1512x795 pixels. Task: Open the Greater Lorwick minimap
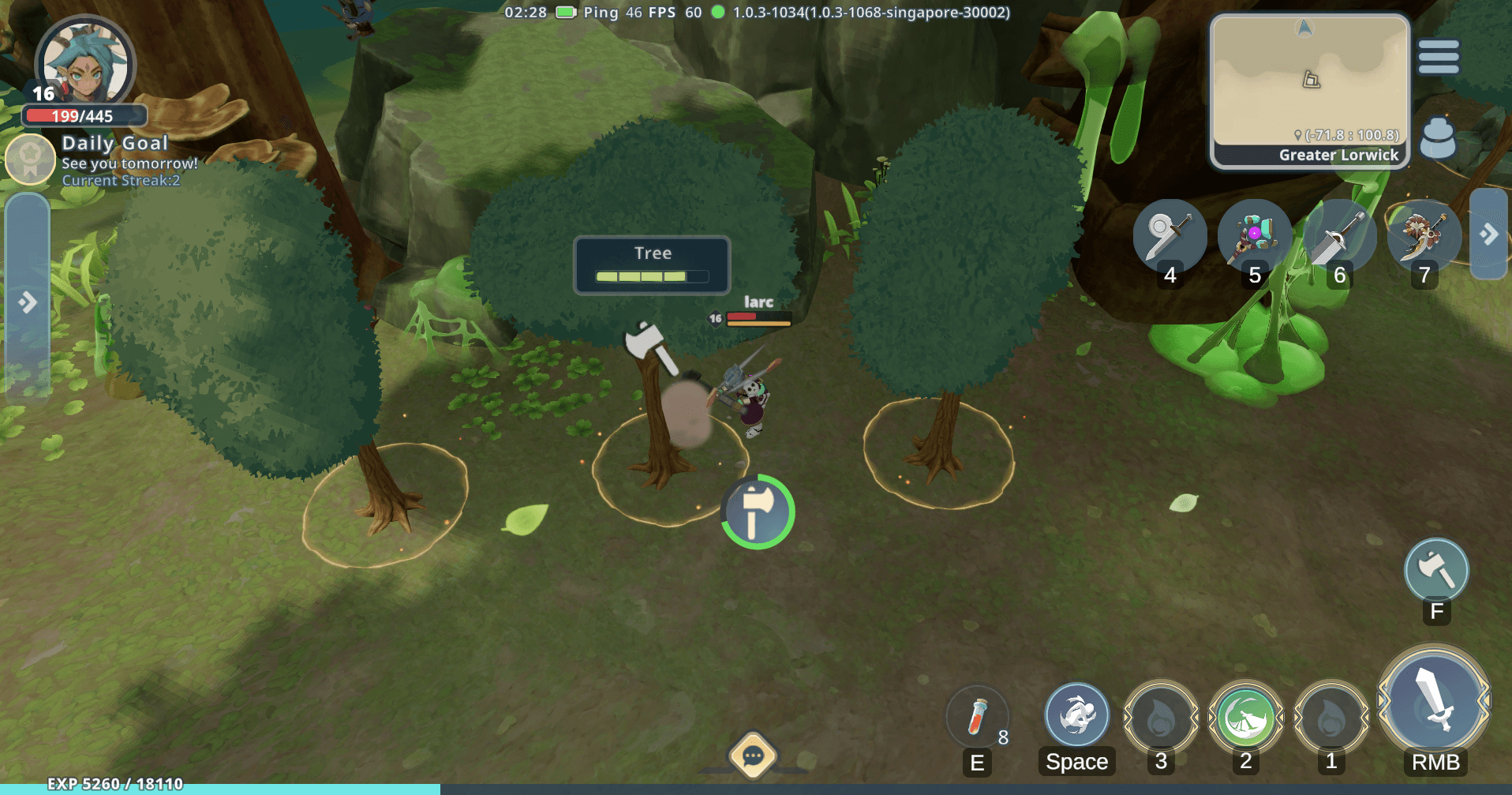[x=1310, y=91]
